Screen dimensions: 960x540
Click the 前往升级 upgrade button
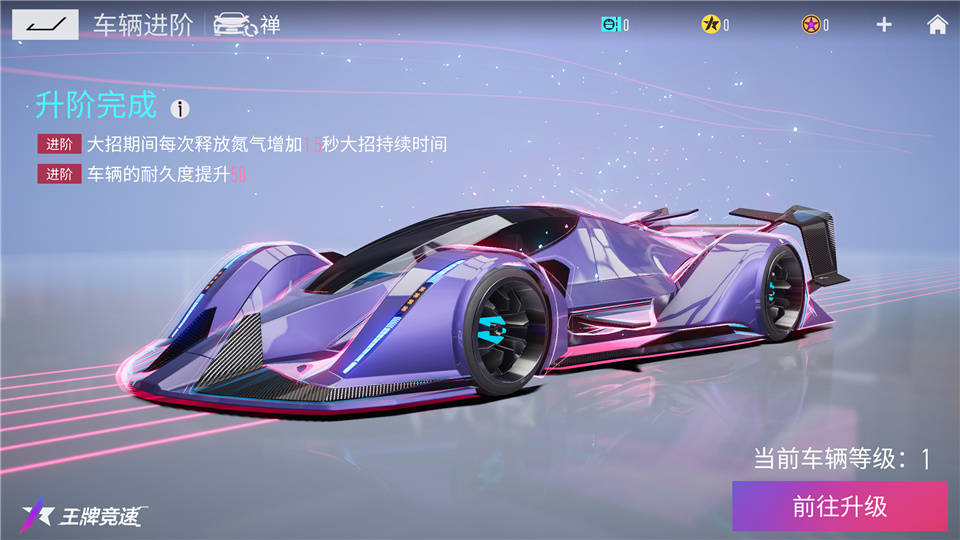[x=839, y=506]
